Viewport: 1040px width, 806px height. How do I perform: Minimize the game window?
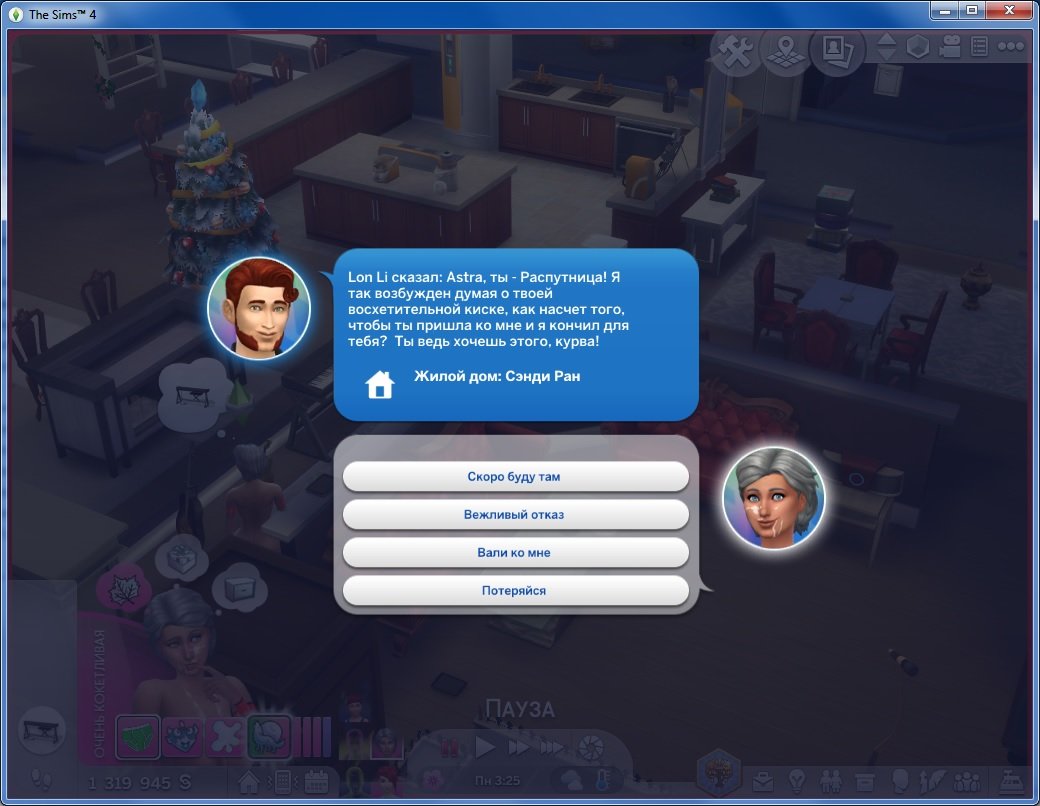point(943,10)
